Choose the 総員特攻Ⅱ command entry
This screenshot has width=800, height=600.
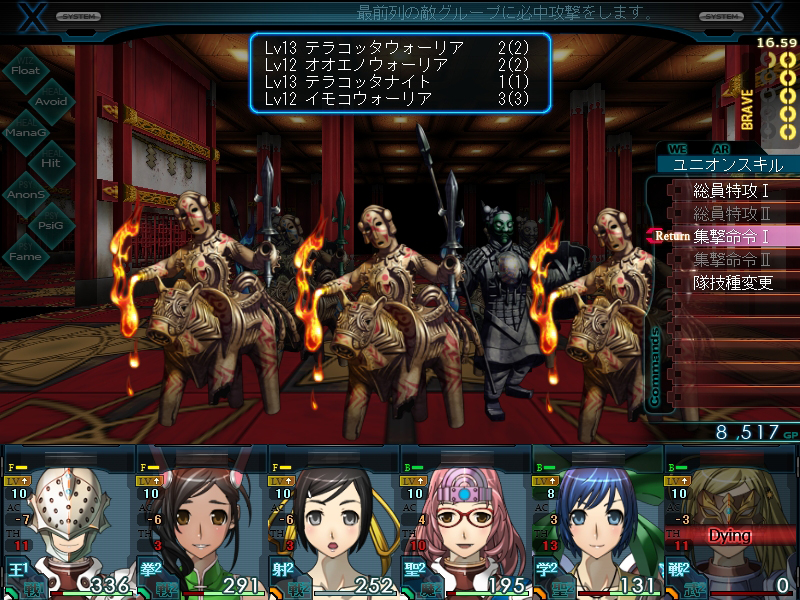coord(730,213)
